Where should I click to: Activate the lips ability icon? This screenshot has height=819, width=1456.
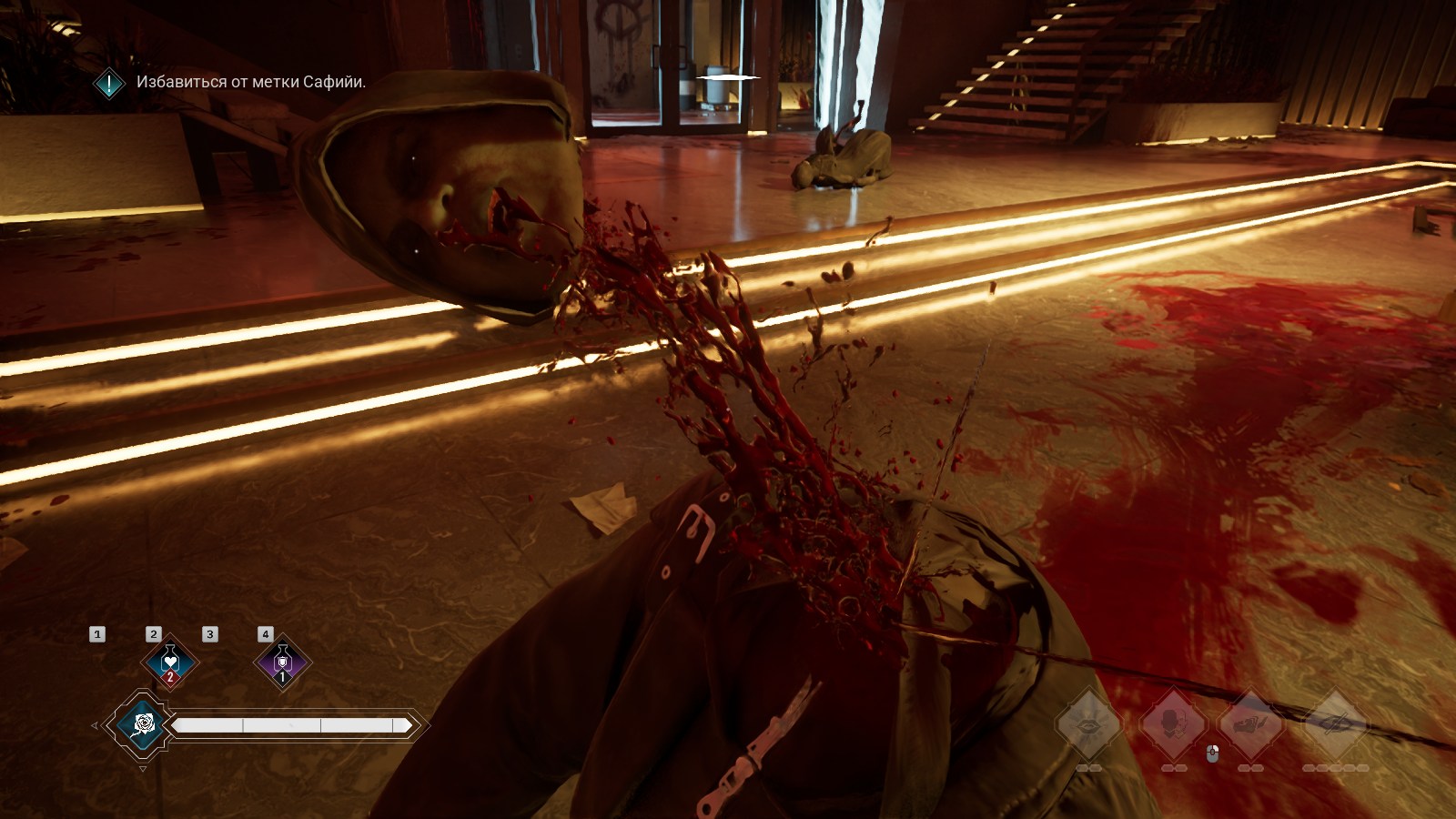(x=1088, y=724)
